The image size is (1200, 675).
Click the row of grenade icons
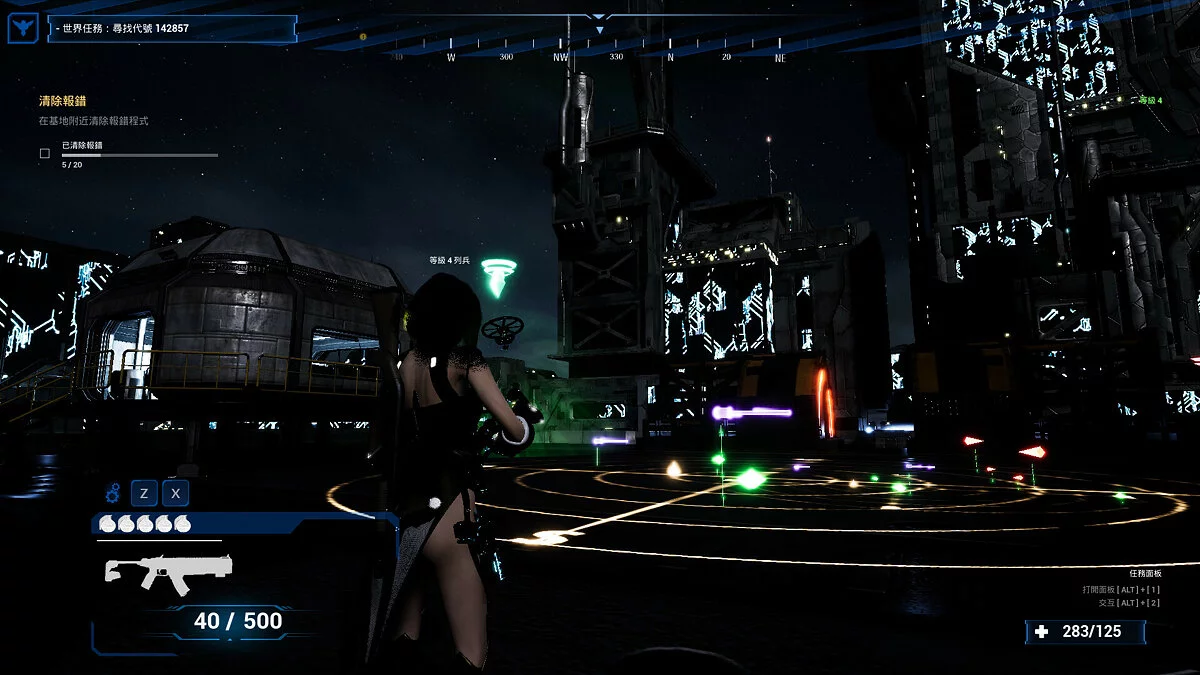tap(145, 524)
